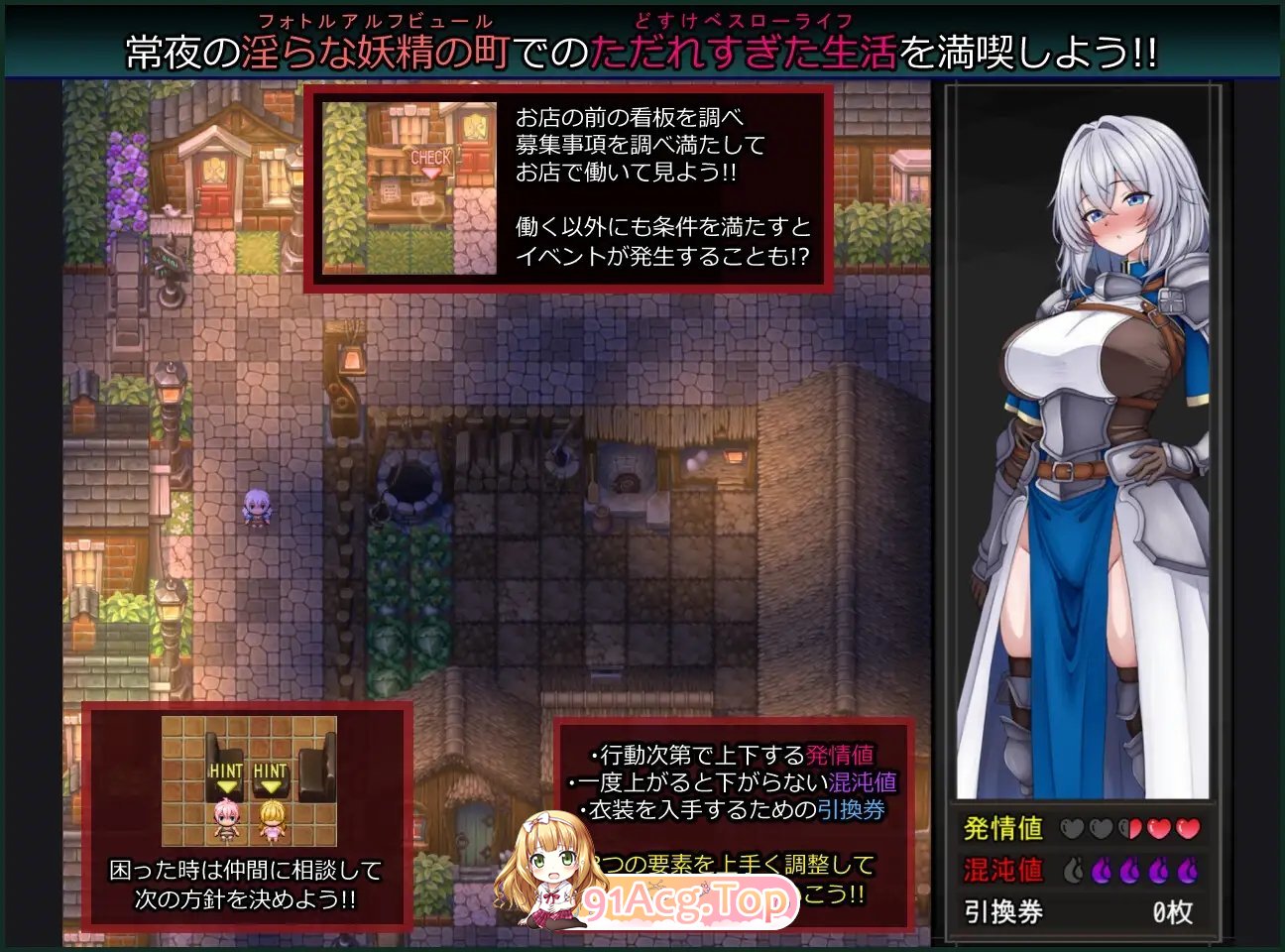Expand the yellow arrow under the left HINT sign
The height and width of the screenshot is (952, 1285).
pyautogui.click(x=227, y=786)
